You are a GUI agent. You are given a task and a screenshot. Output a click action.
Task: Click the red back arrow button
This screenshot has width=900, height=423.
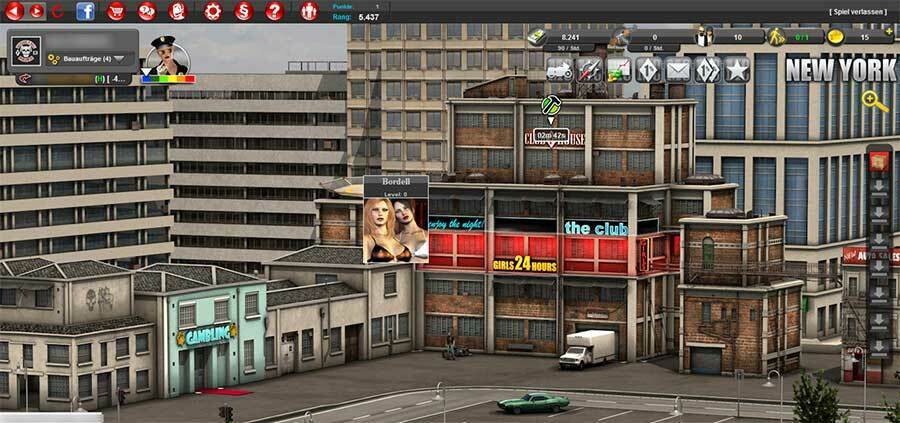[x=15, y=12]
